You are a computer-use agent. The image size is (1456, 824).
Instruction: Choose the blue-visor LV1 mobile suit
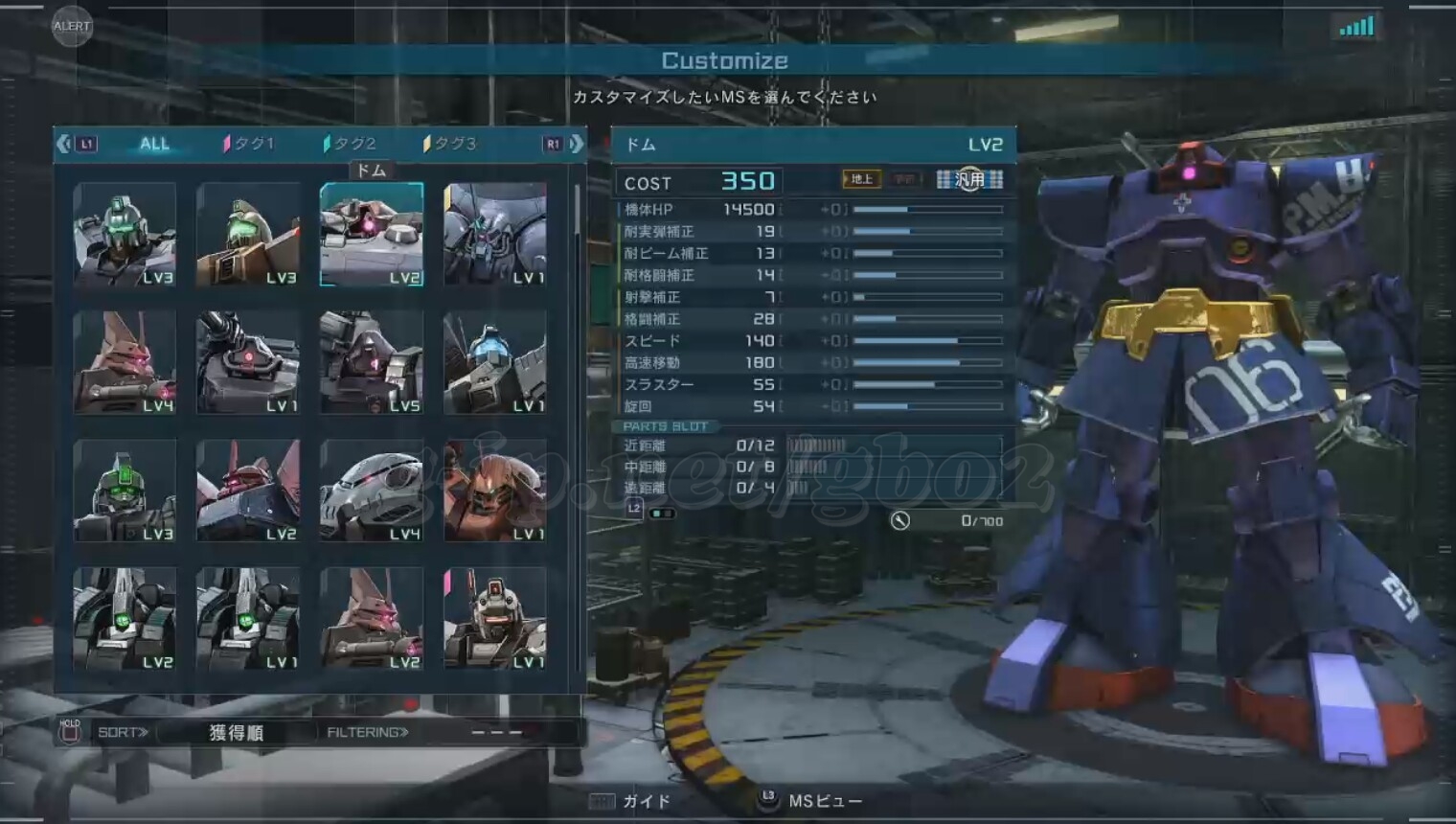click(495, 362)
